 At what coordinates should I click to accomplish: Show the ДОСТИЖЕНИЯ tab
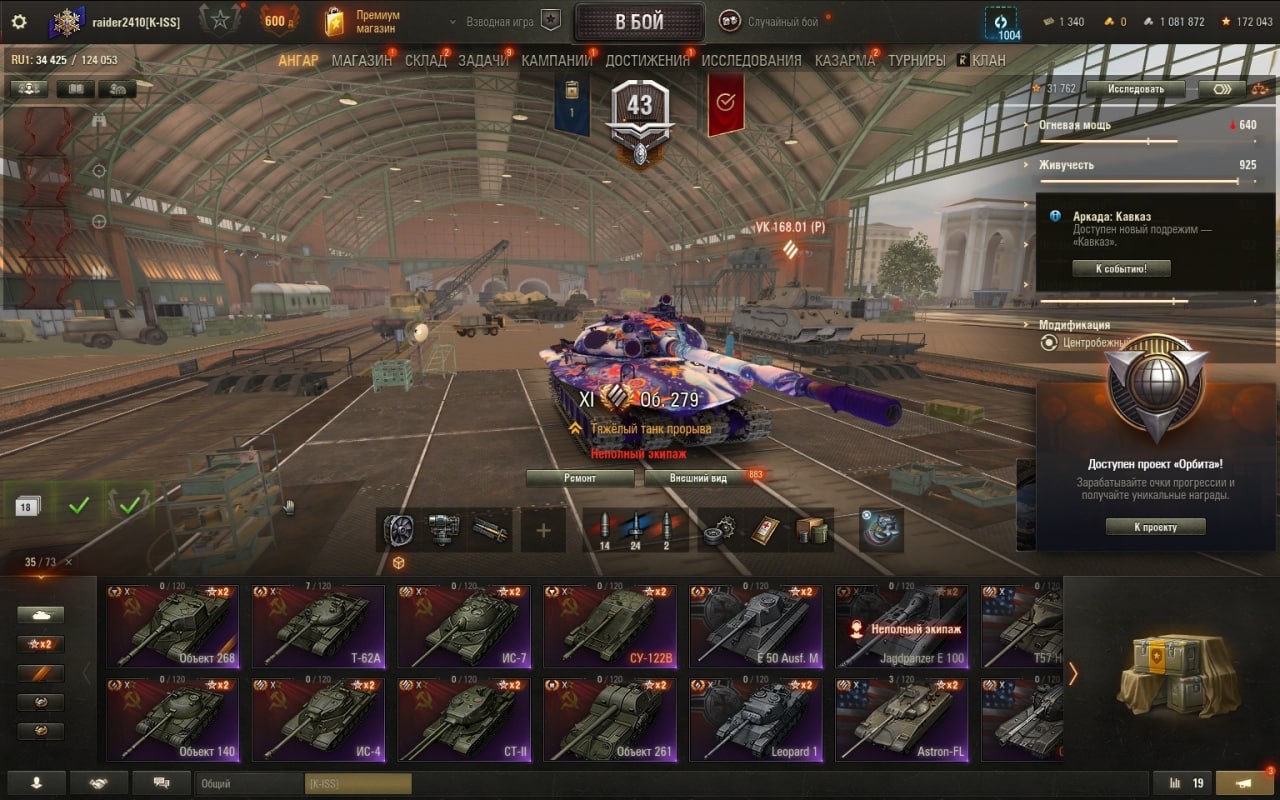pos(647,60)
